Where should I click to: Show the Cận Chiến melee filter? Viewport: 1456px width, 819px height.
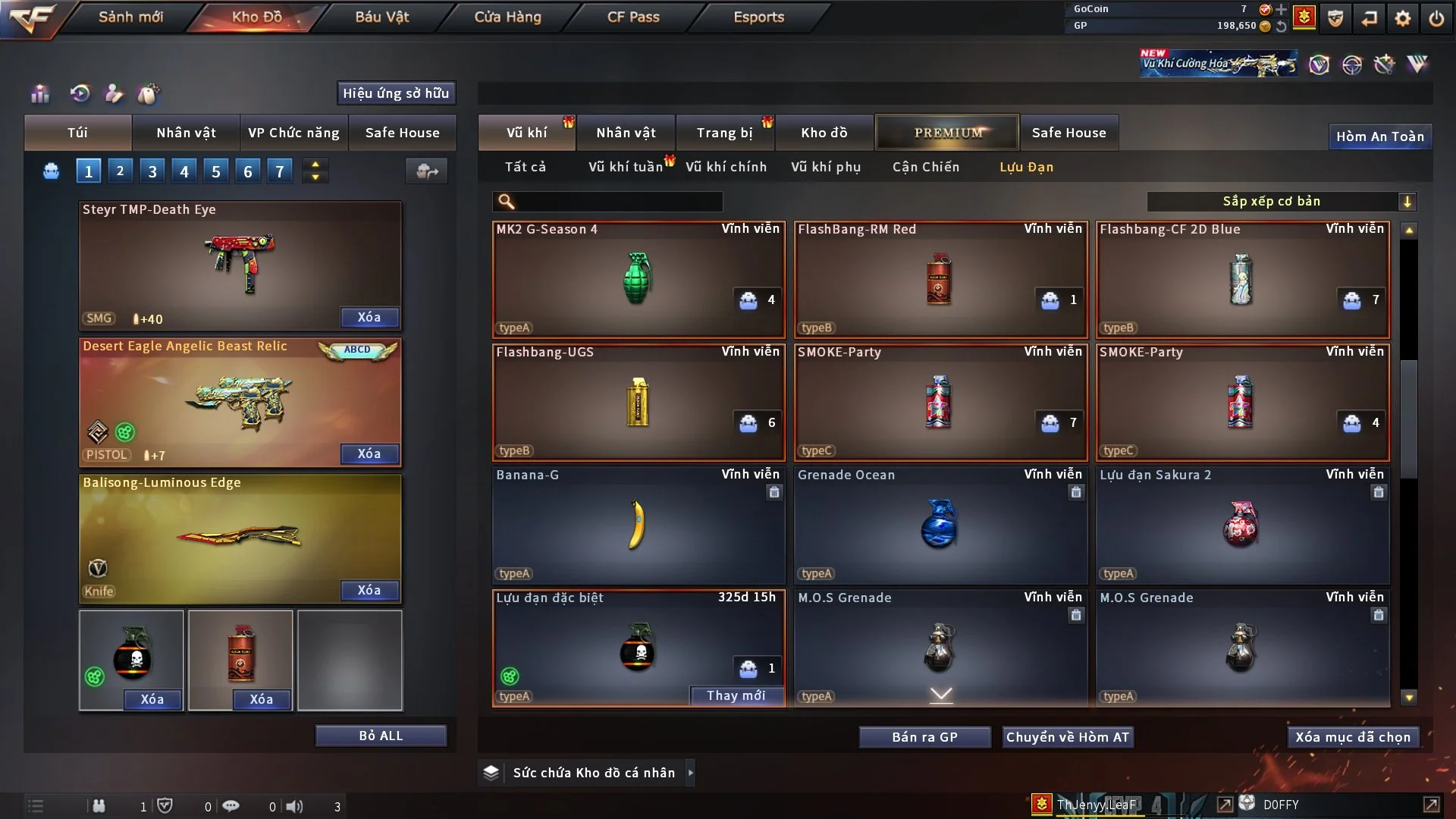(x=925, y=167)
